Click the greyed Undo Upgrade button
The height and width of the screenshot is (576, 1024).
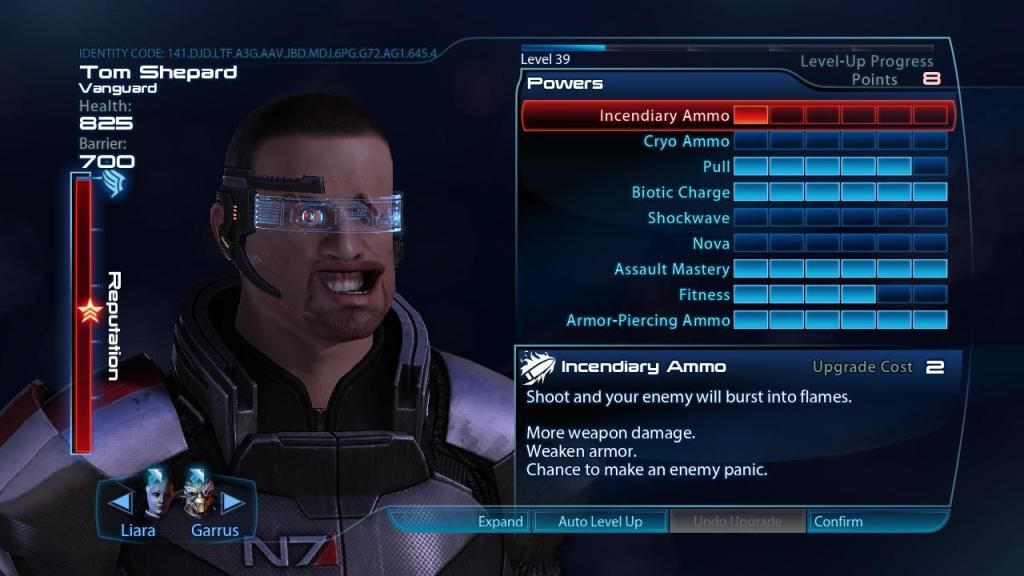point(738,521)
